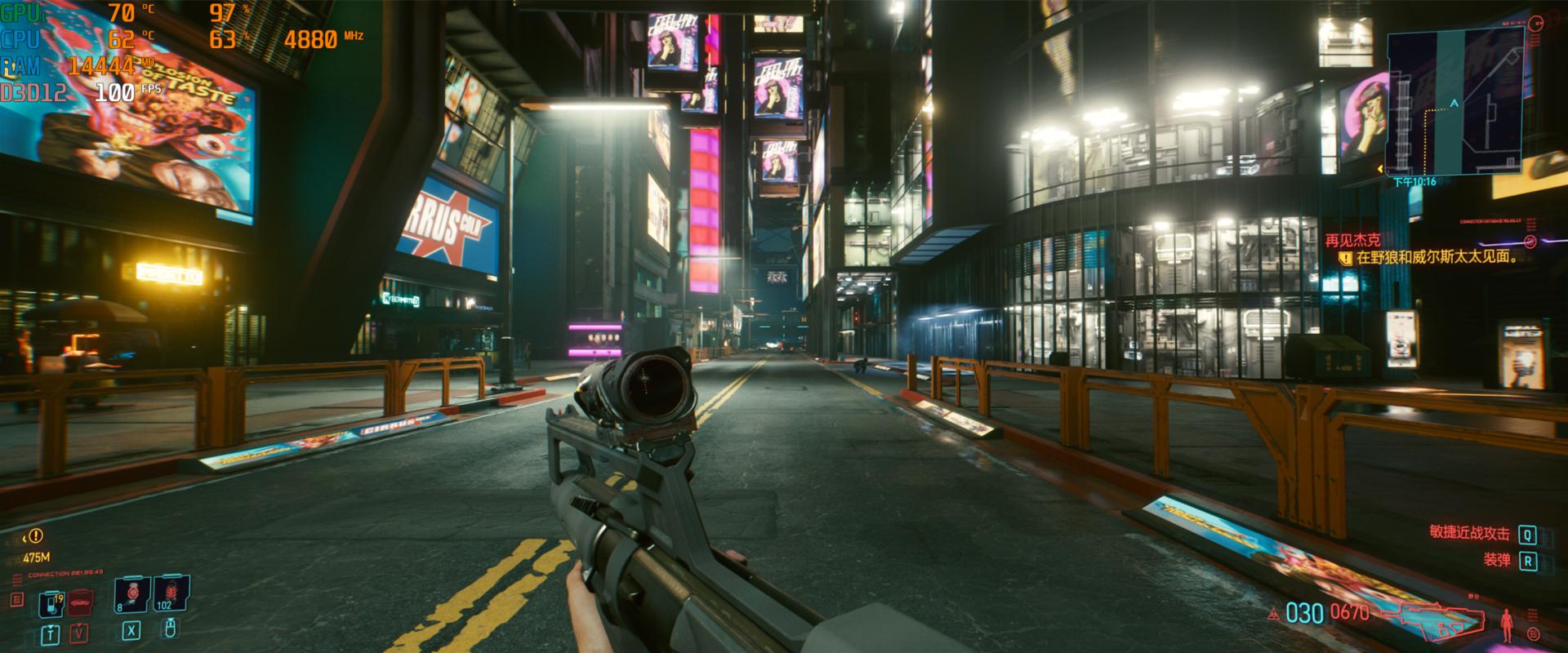Viewport: 1568px width, 653px height.
Task: Click the phone icon showing 19
Action: pyautogui.click(x=51, y=605)
